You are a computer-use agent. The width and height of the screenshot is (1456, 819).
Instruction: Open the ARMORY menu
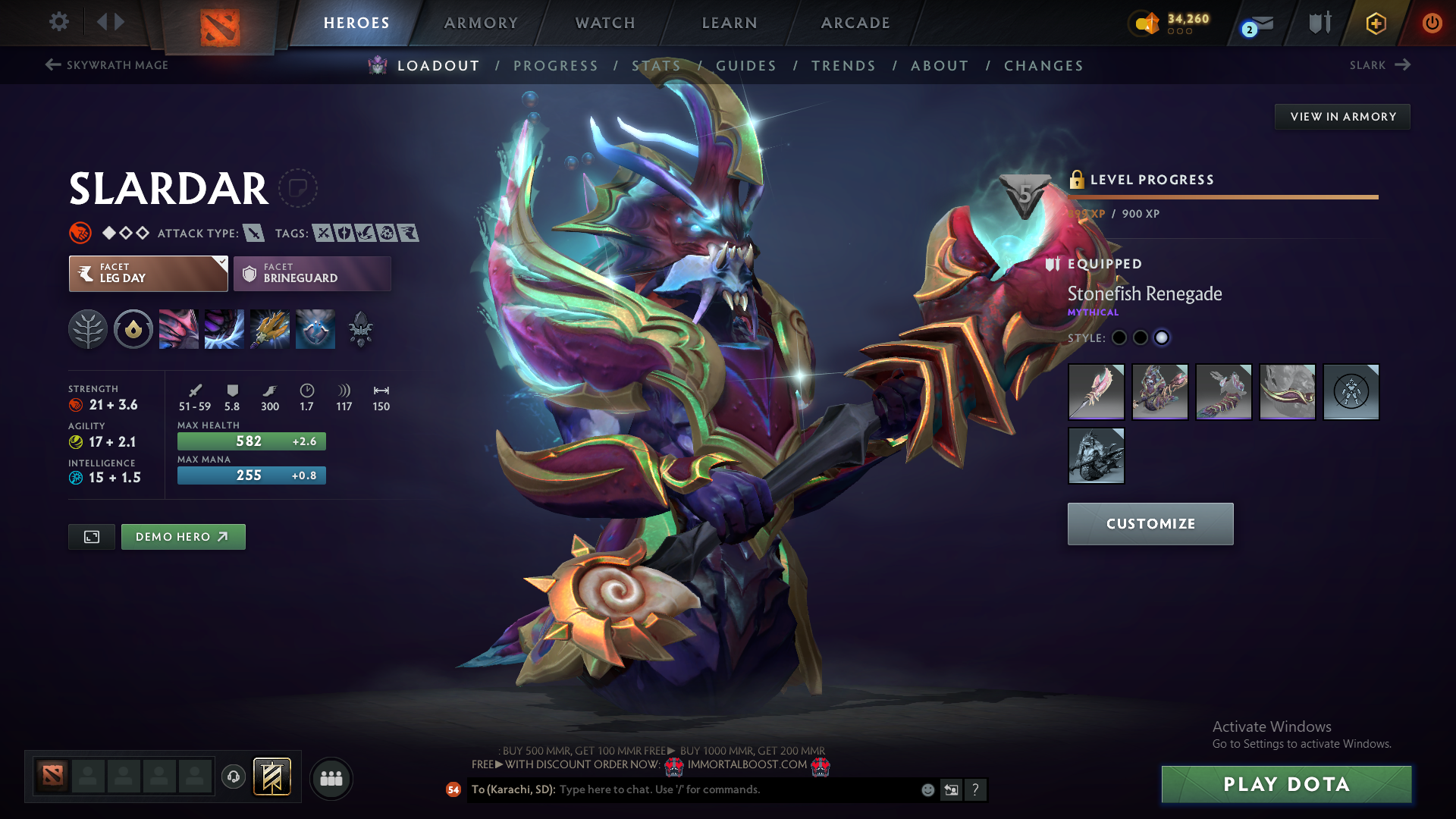480,23
